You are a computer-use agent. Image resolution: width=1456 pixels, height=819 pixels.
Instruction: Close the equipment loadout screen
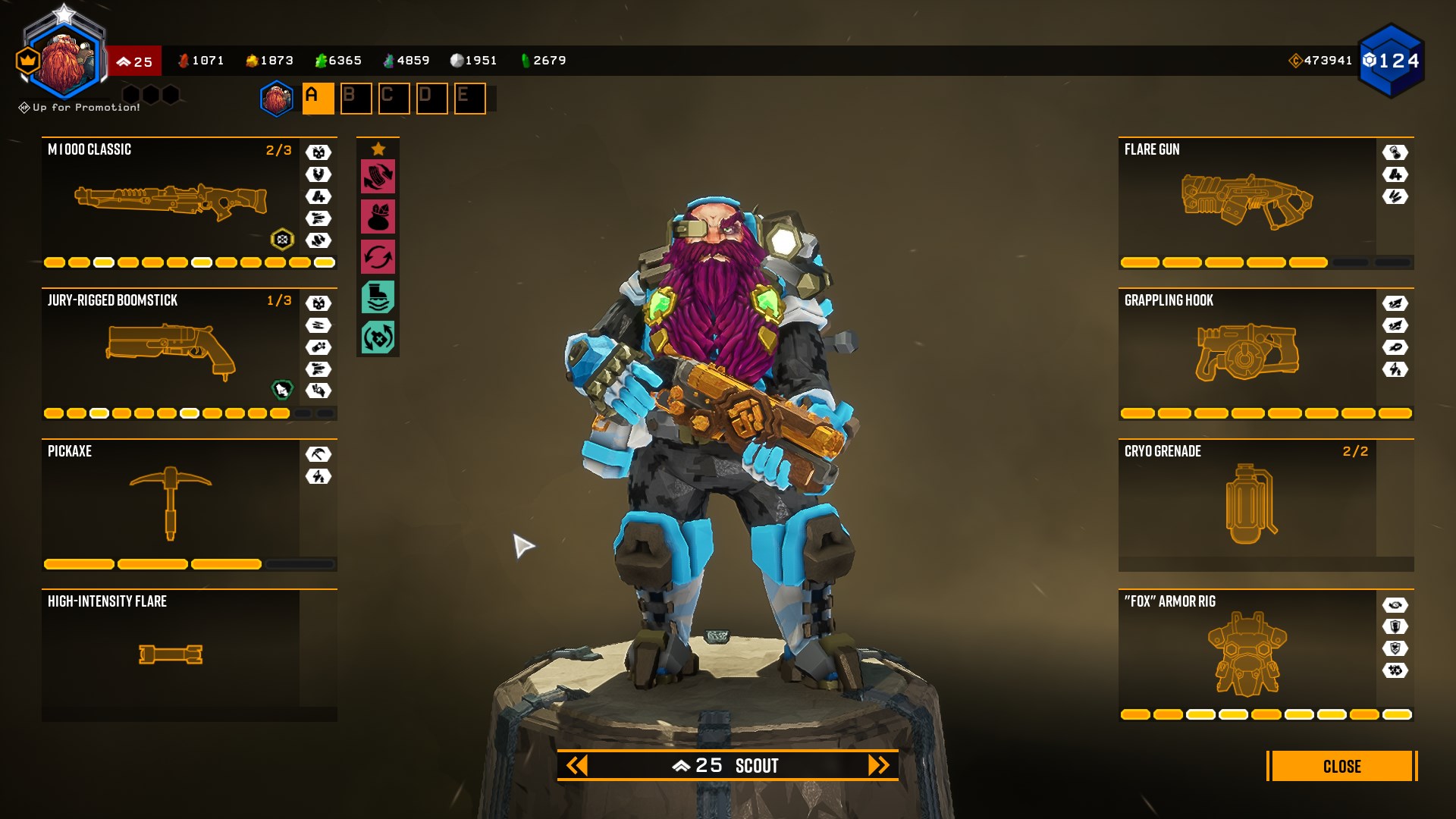pyautogui.click(x=1341, y=766)
